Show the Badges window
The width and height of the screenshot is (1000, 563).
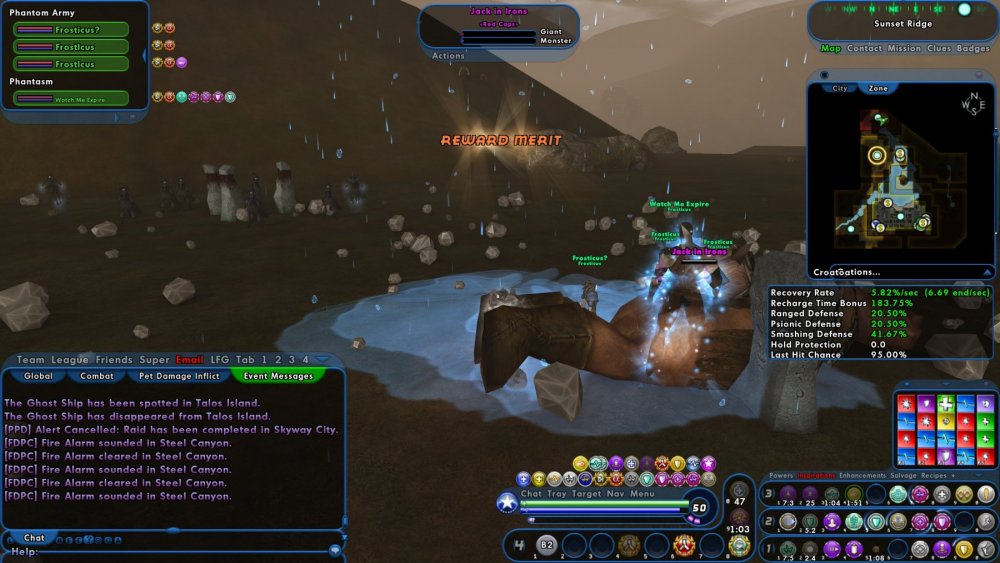[x=973, y=48]
